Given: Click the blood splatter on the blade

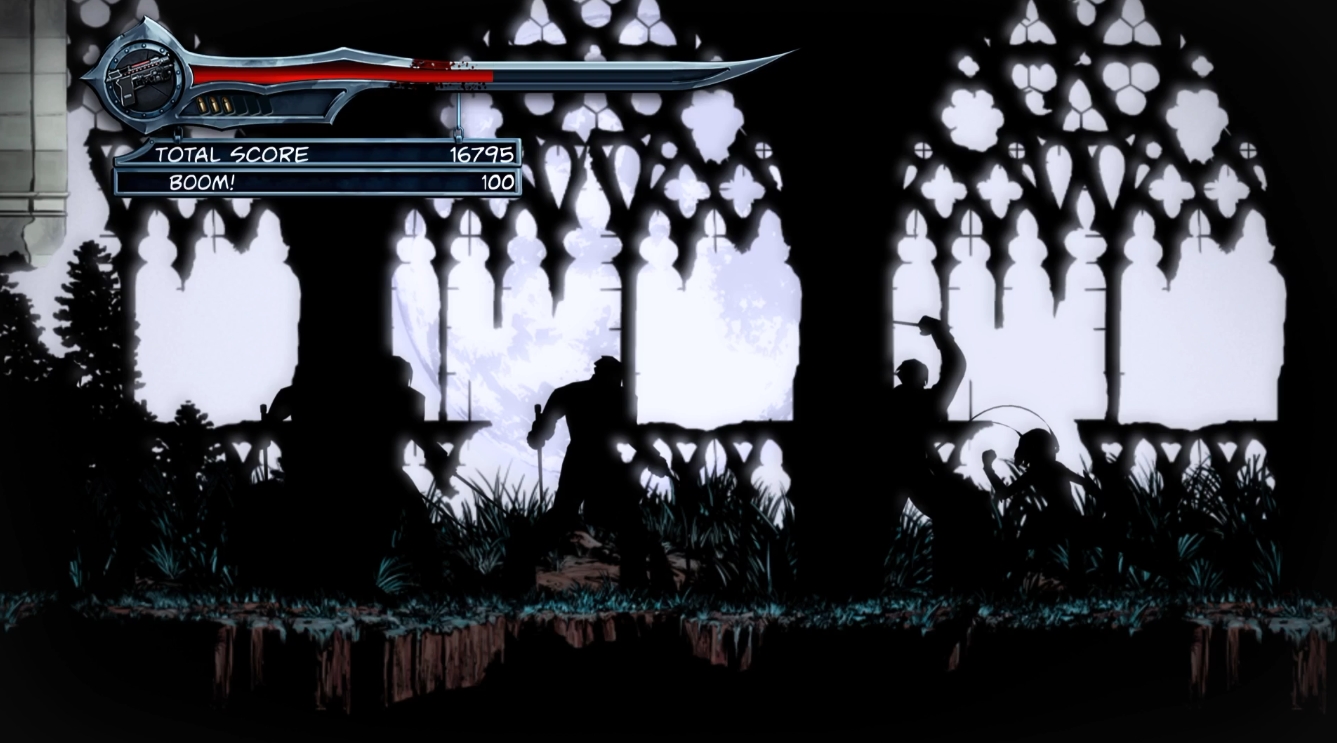Looking at the screenshot, I should coord(435,66).
